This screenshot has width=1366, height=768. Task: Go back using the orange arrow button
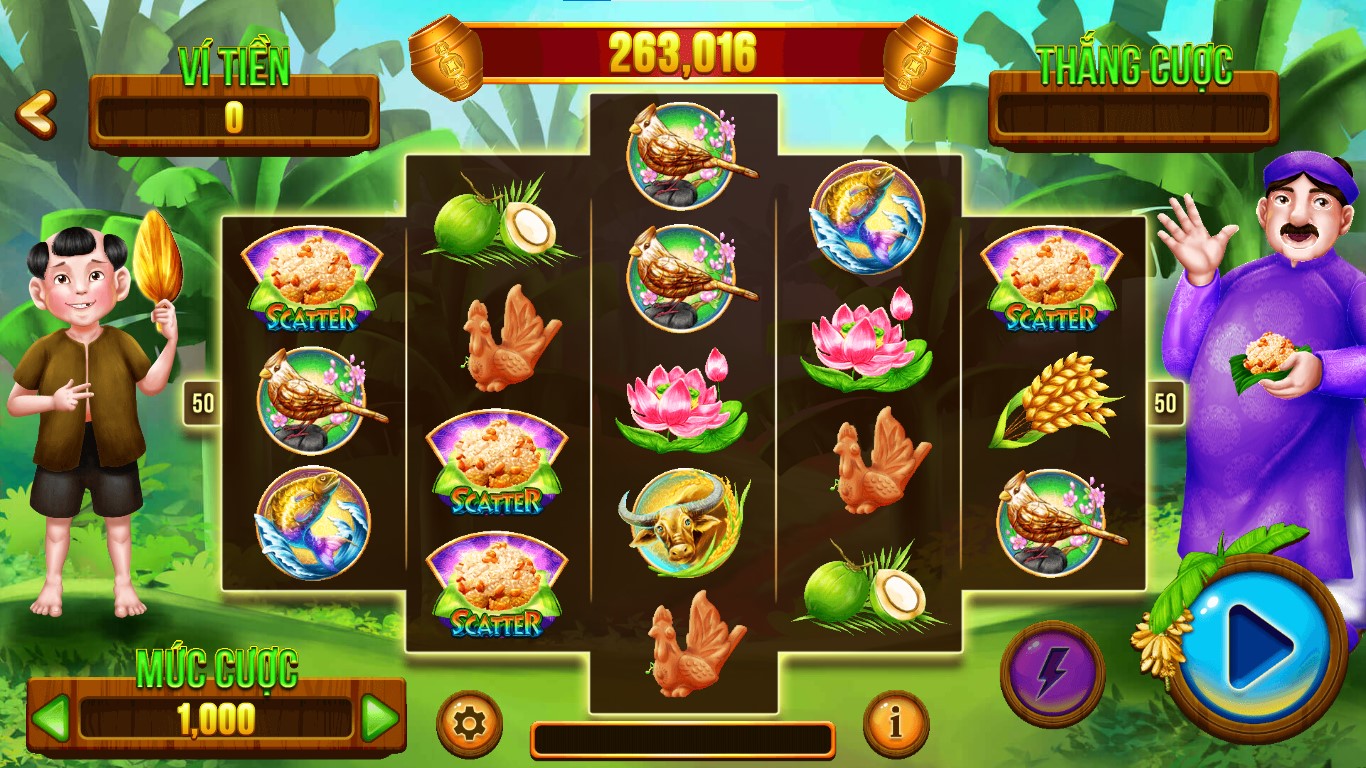(36, 114)
